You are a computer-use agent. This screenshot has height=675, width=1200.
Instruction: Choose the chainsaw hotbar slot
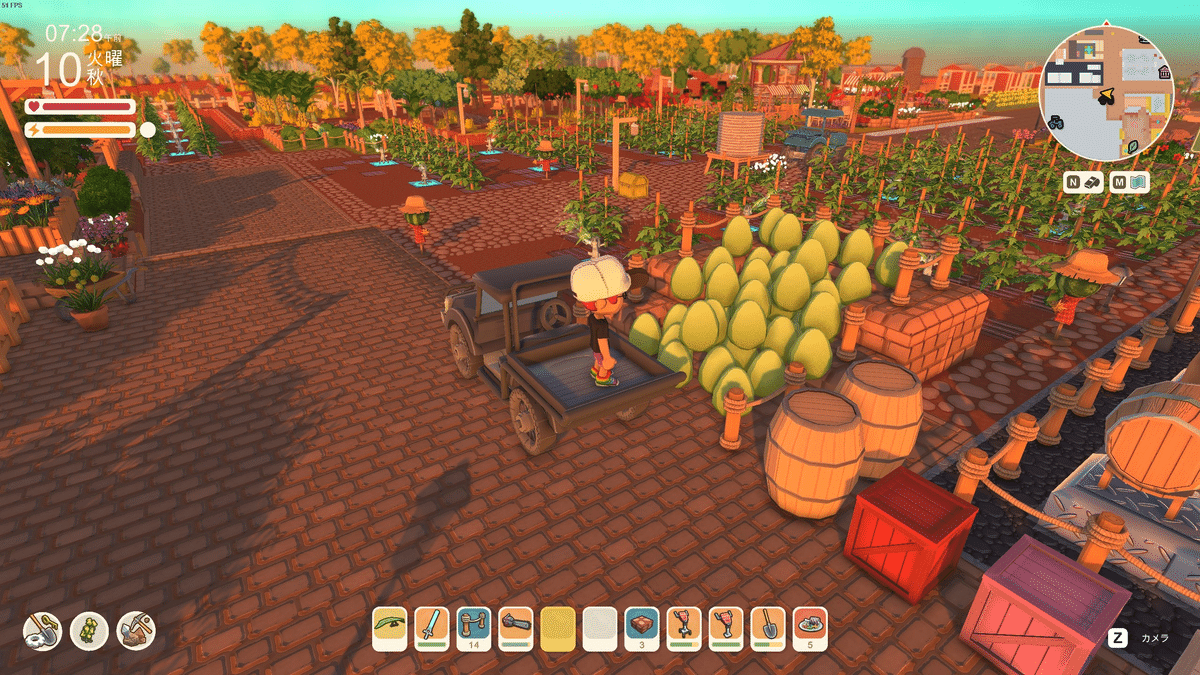pyautogui.click(x=516, y=629)
